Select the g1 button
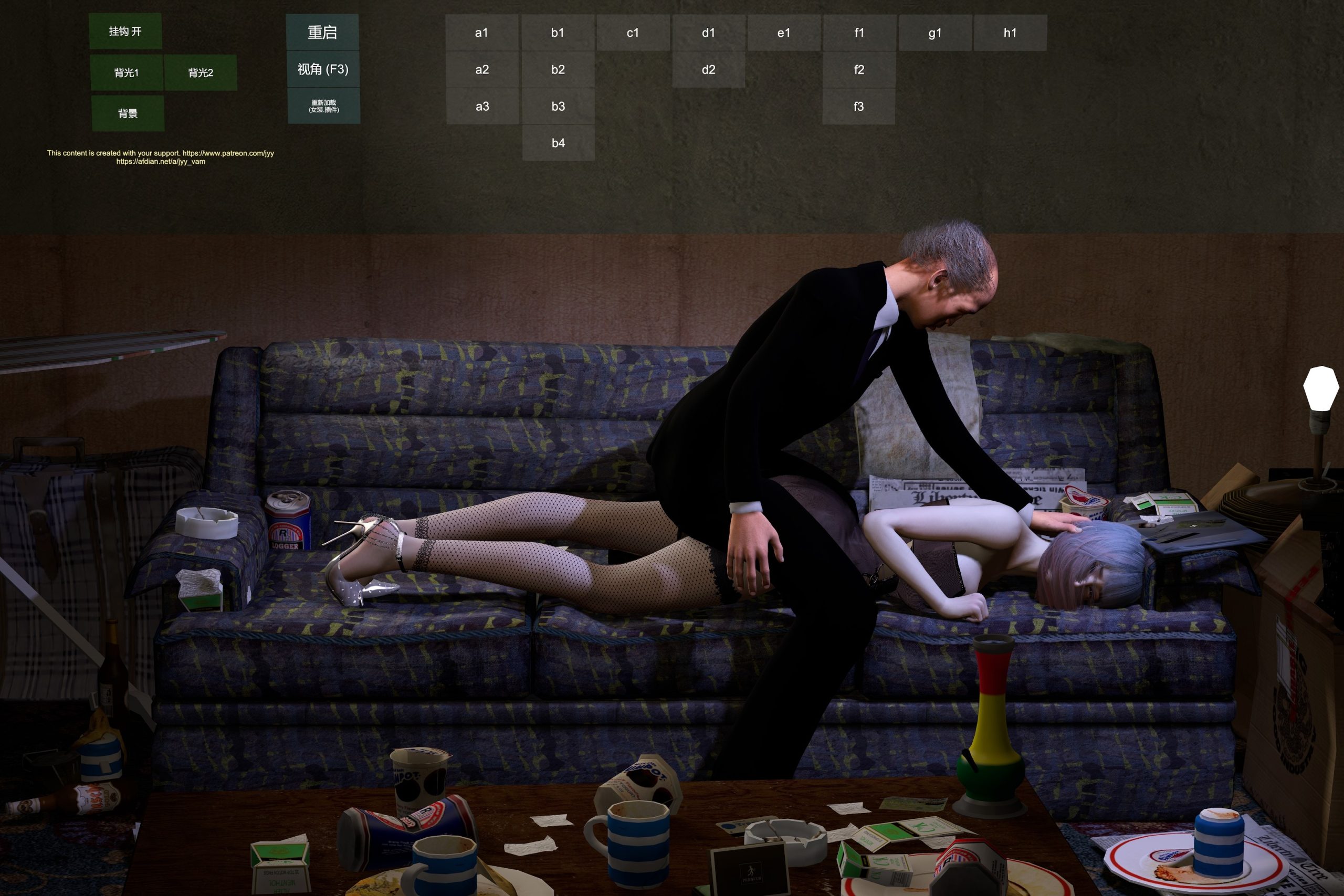This screenshot has width=1344, height=896. tap(935, 33)
